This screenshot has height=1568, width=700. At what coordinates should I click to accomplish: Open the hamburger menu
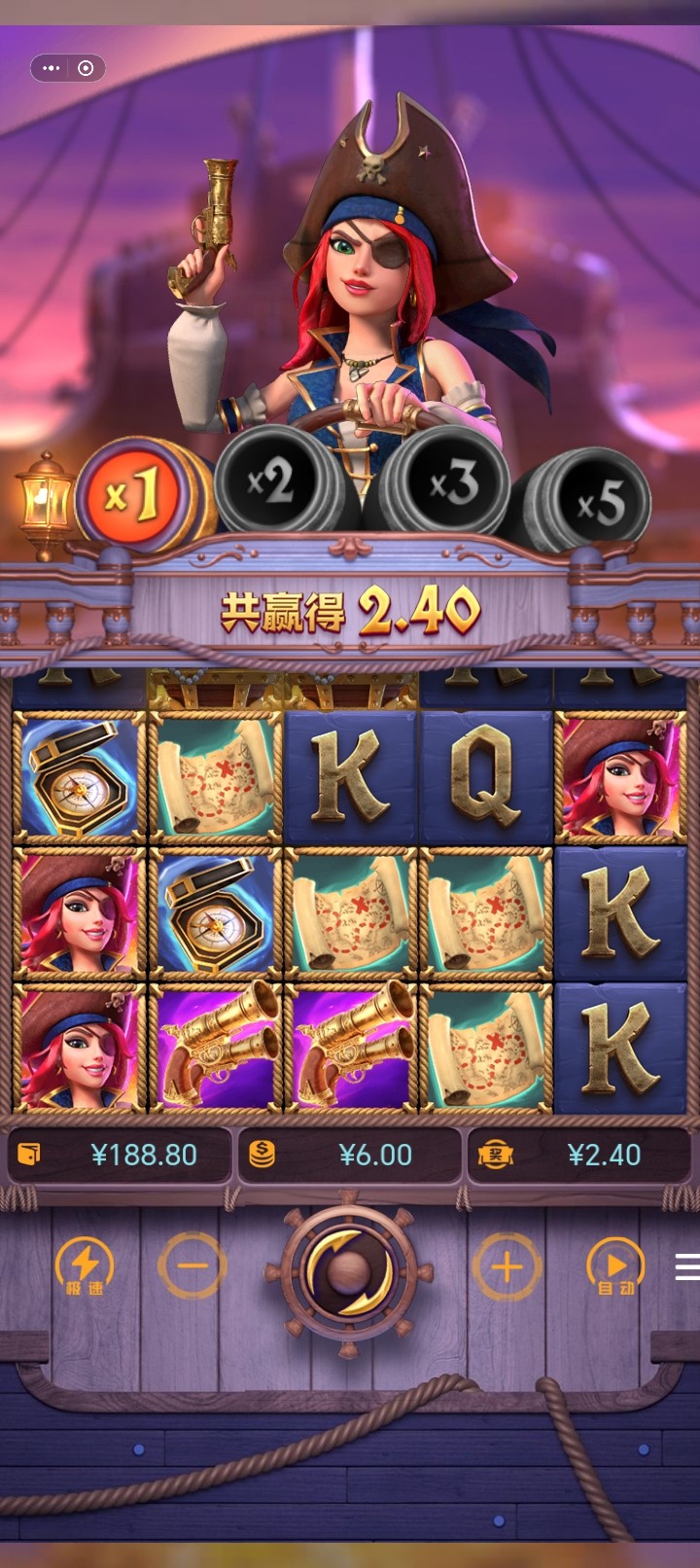[687, 1266]
